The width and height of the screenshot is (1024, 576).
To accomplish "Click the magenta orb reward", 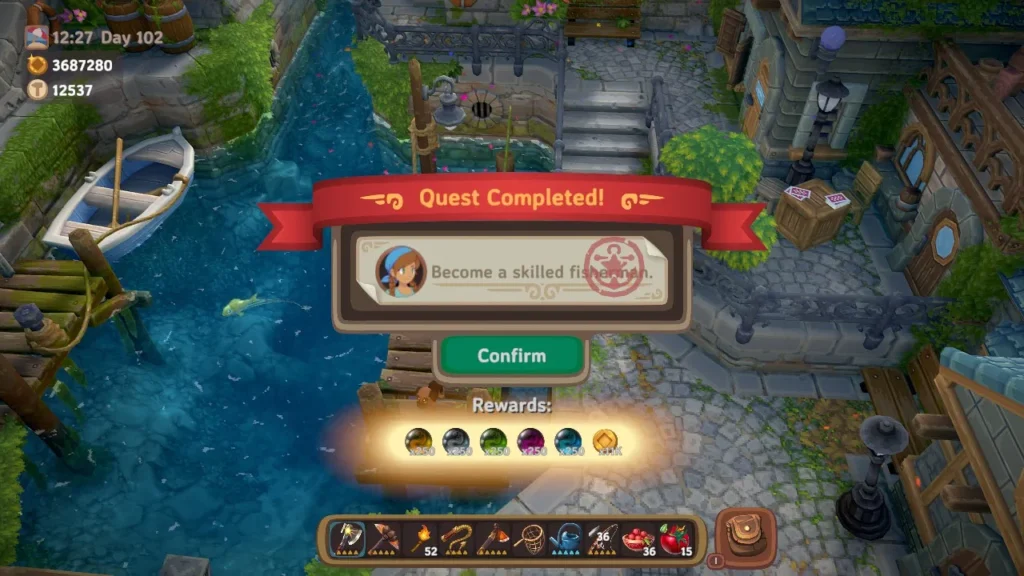I will (x=530, y=441).
